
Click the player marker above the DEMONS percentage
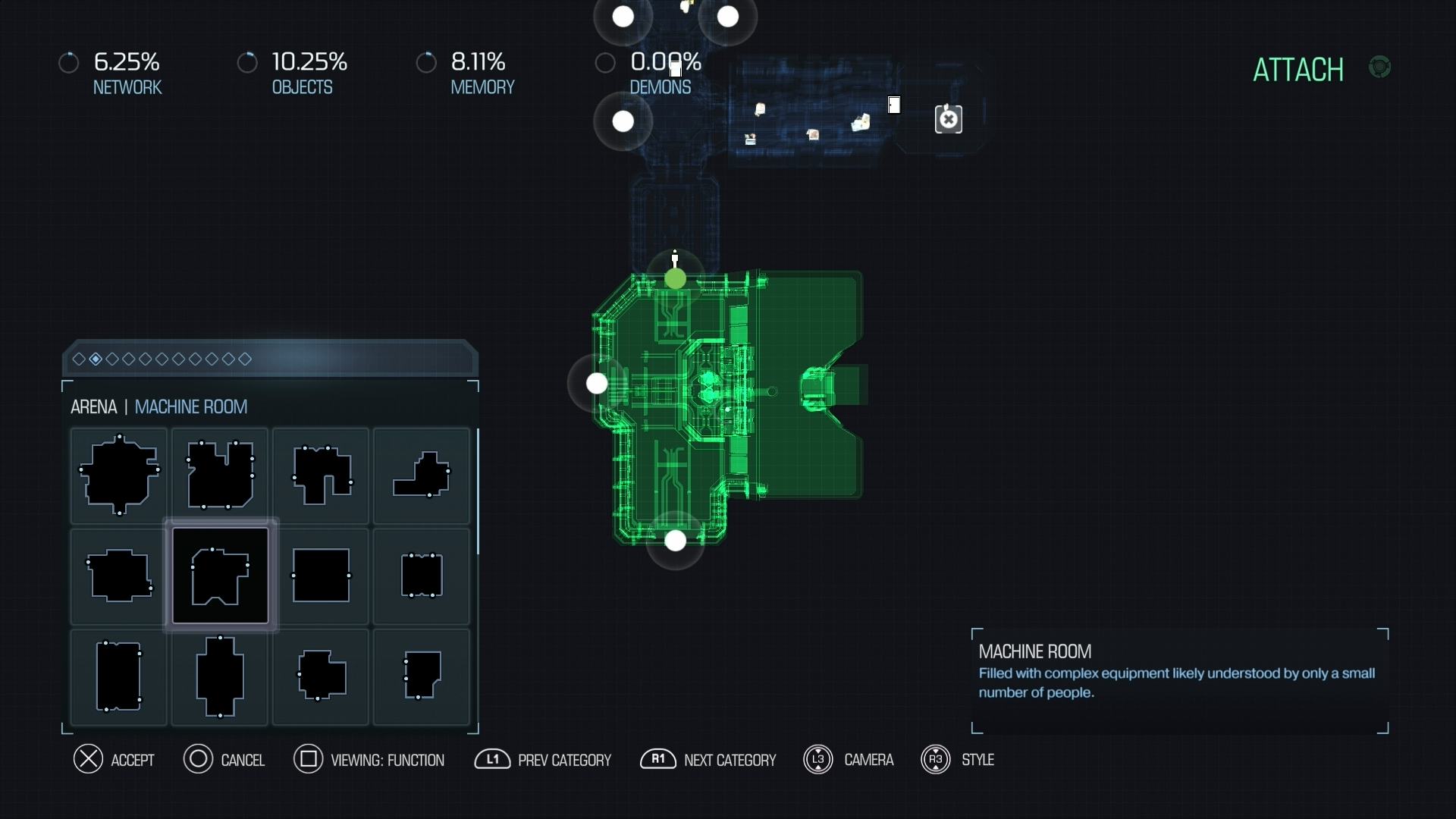[675, 68]
